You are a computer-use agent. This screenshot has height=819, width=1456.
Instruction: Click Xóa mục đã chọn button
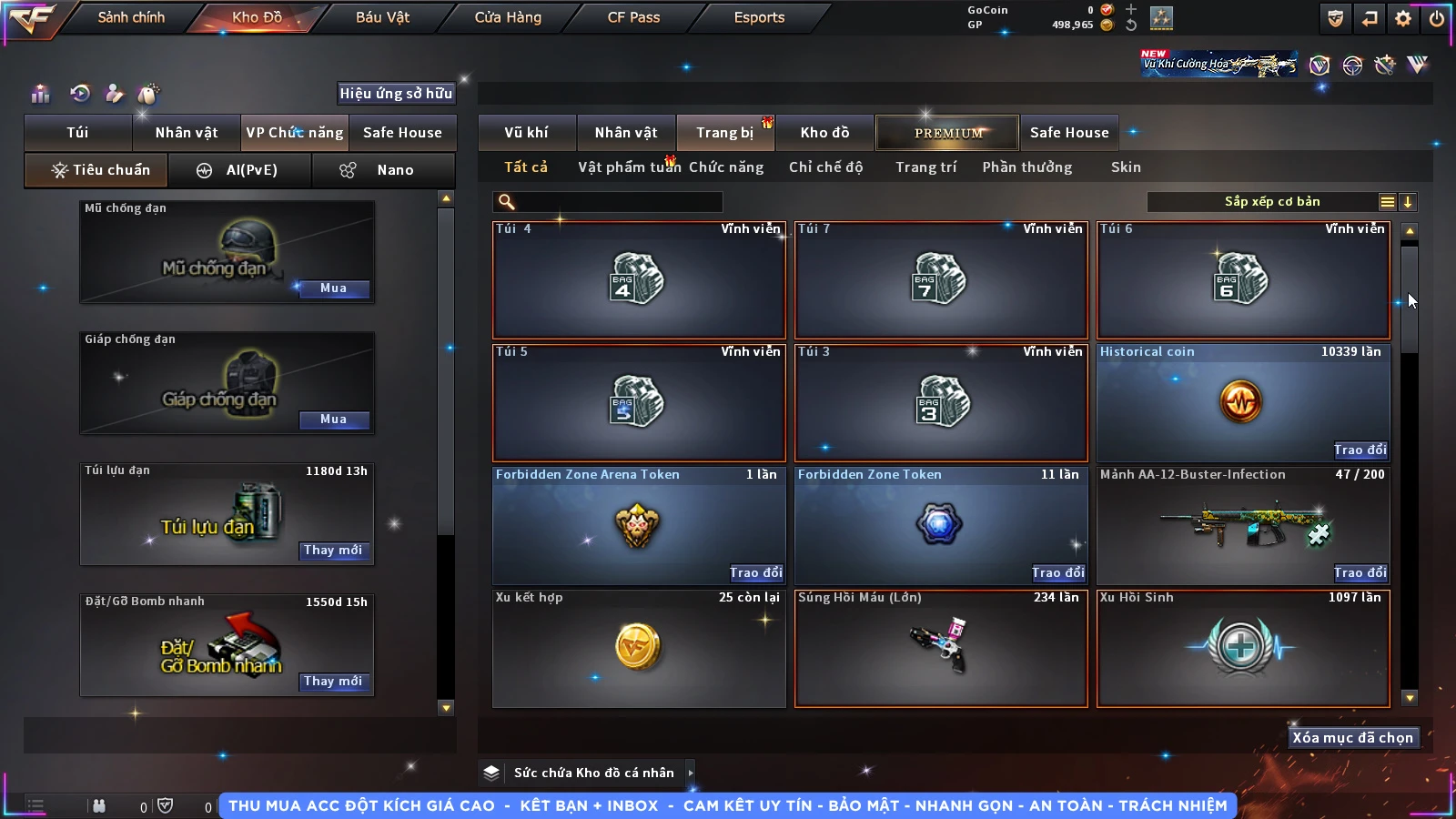[x=1352, y=738]
